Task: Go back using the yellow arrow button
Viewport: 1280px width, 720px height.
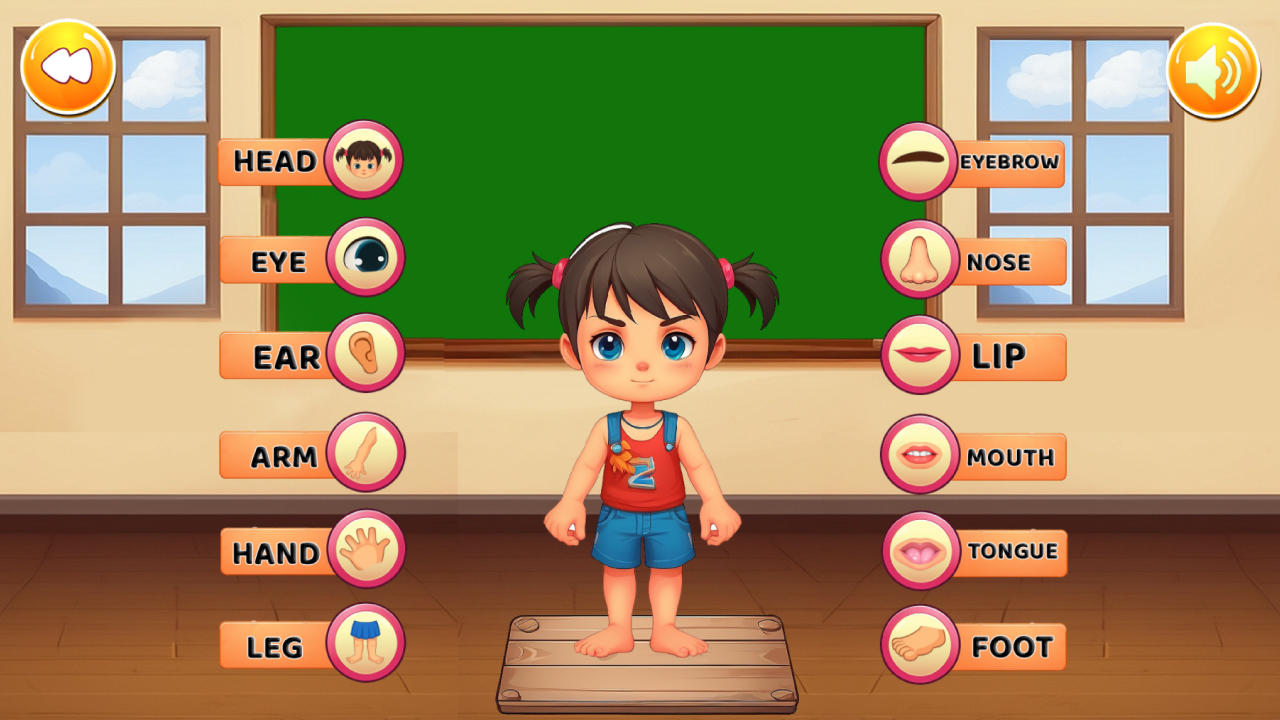Action: [x=68, y=66]
